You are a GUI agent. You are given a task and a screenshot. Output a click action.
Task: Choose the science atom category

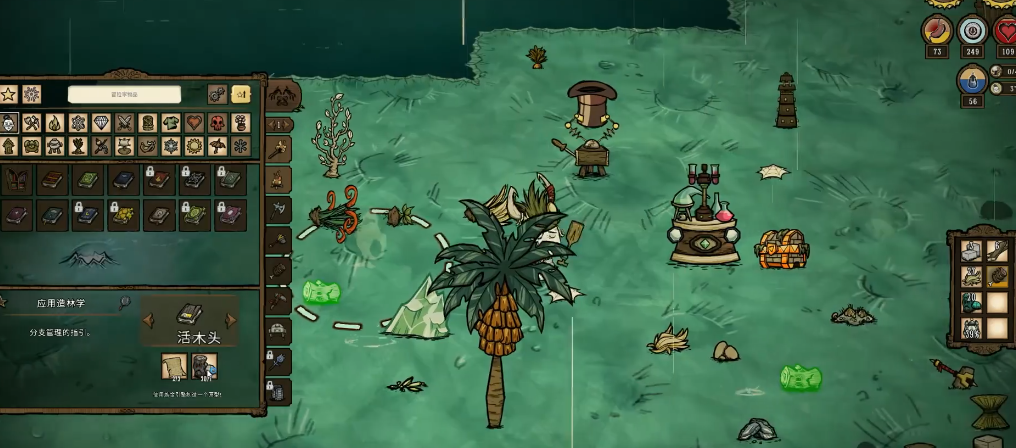[78, 123]
